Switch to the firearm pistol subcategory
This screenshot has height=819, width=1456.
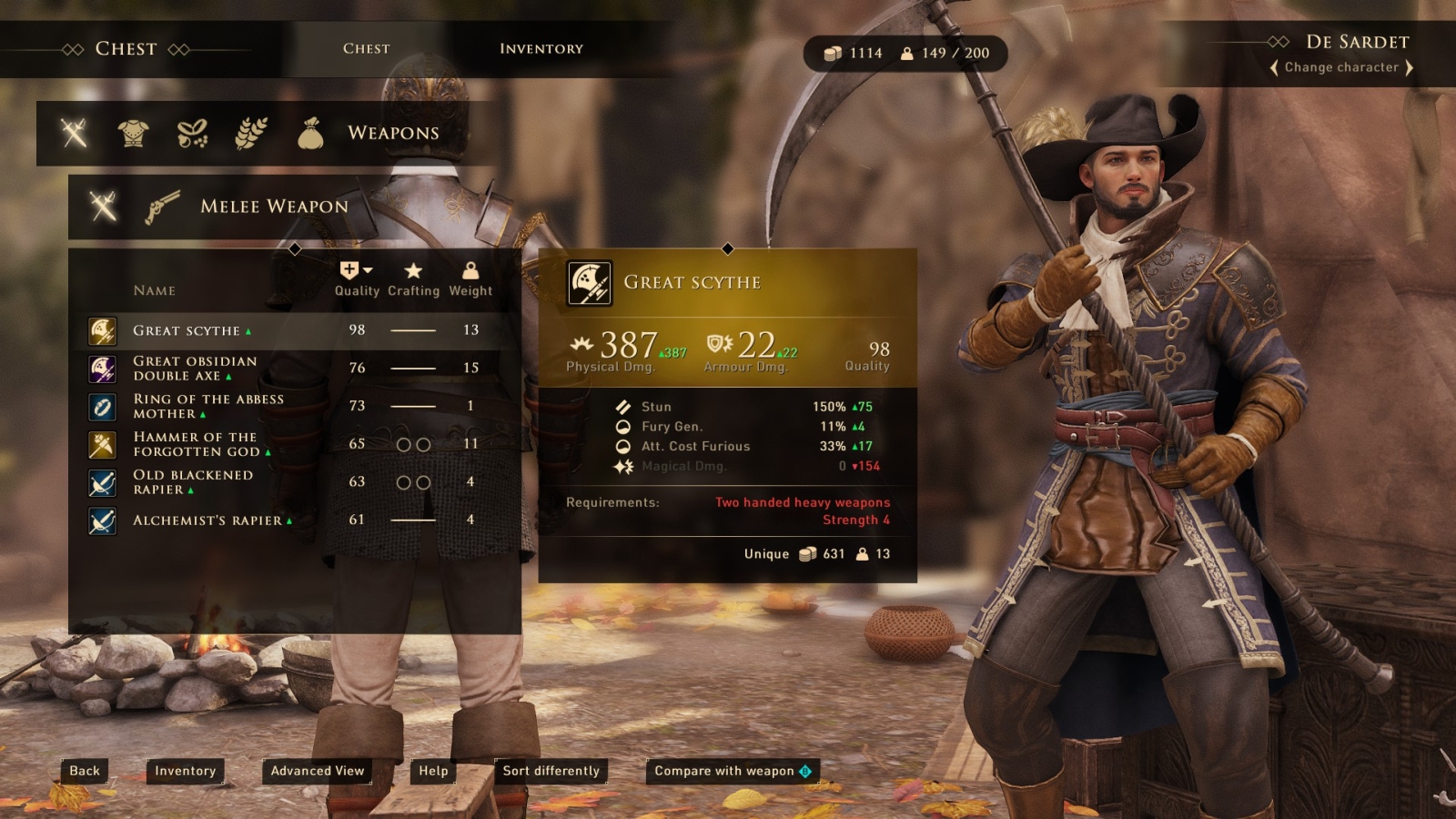click(162, 207)
